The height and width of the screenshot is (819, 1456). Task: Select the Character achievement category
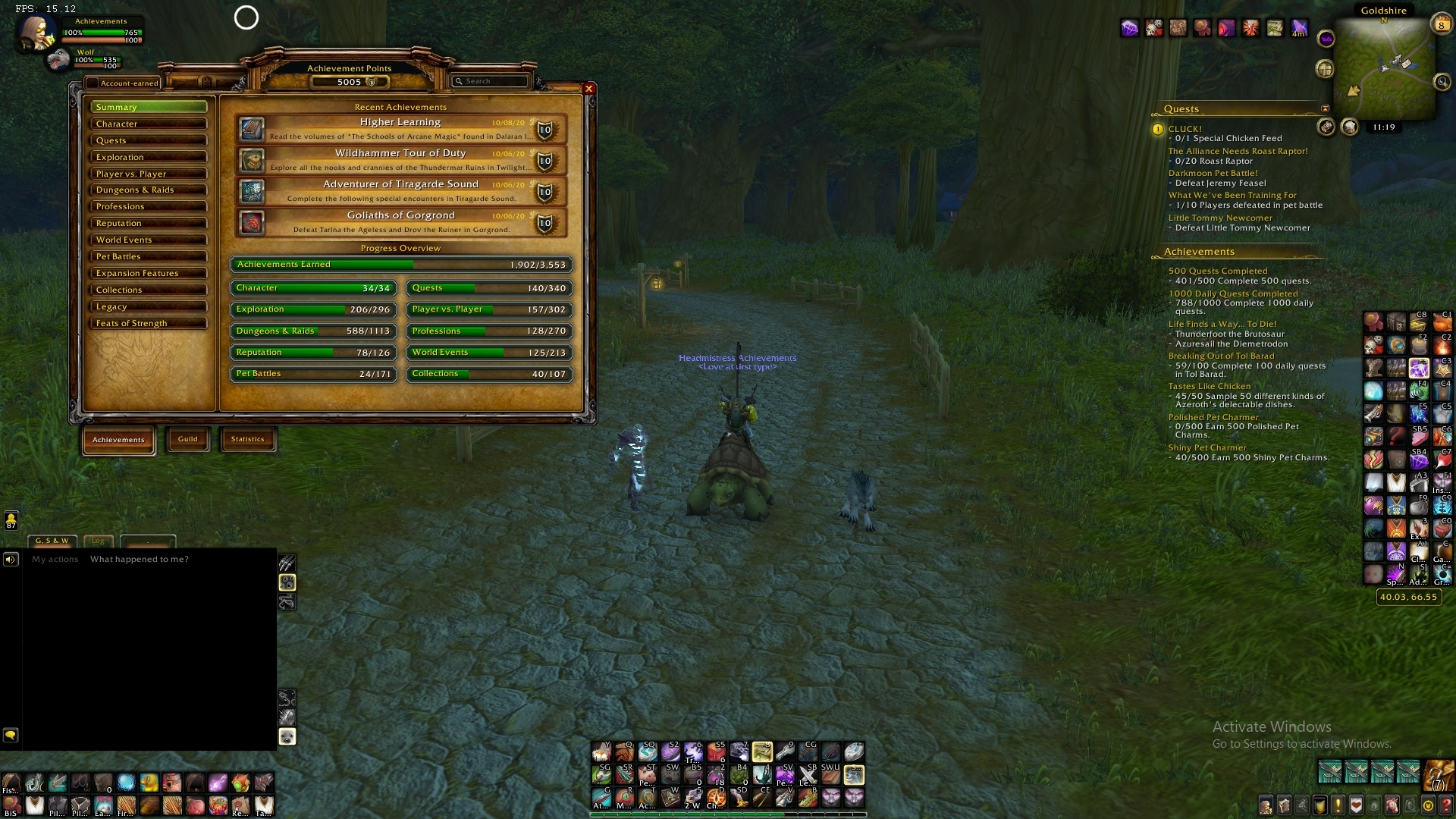[x=148, y=124]
